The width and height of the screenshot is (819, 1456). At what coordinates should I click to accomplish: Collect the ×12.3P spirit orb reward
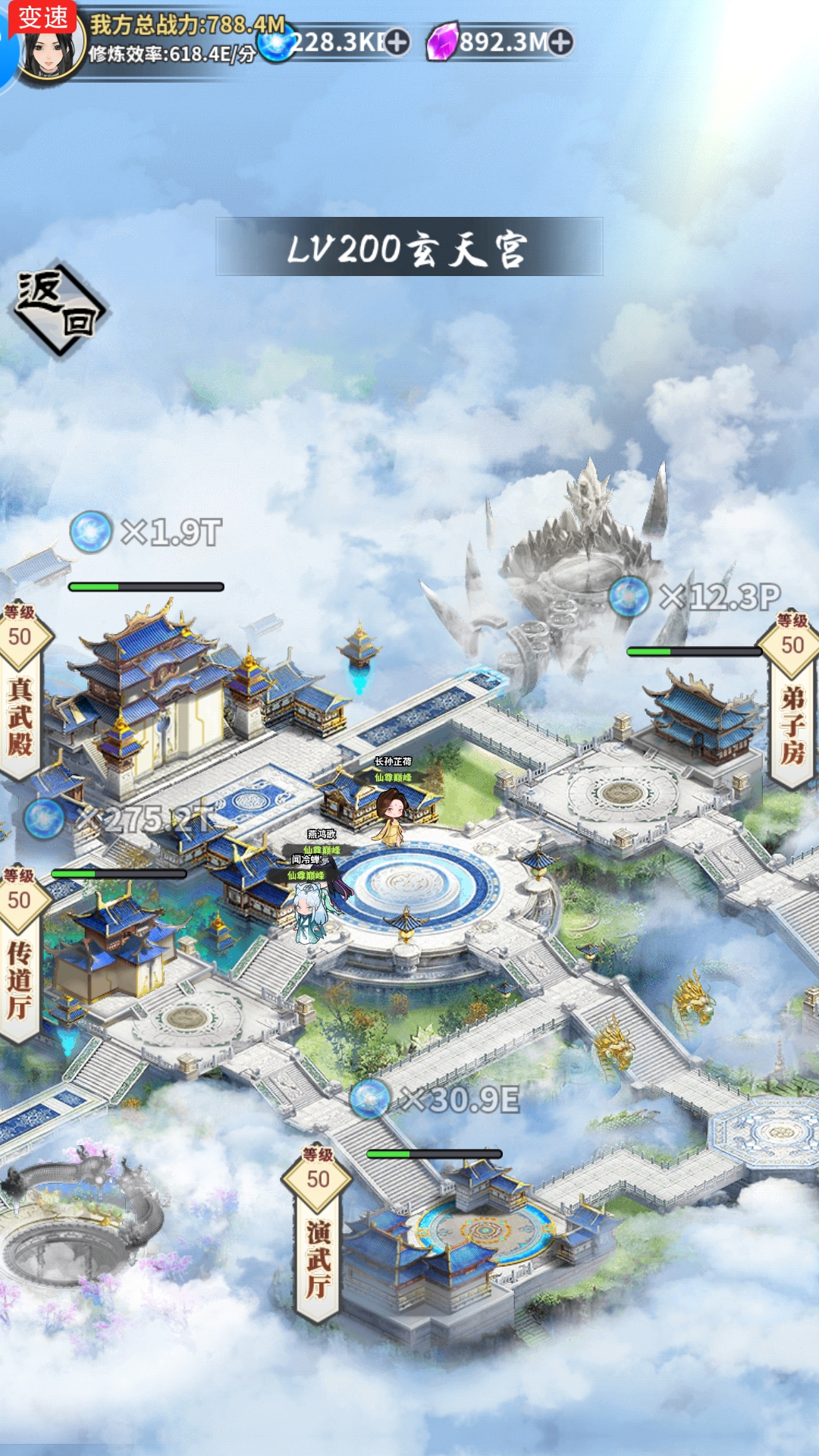tap(629, 596)
